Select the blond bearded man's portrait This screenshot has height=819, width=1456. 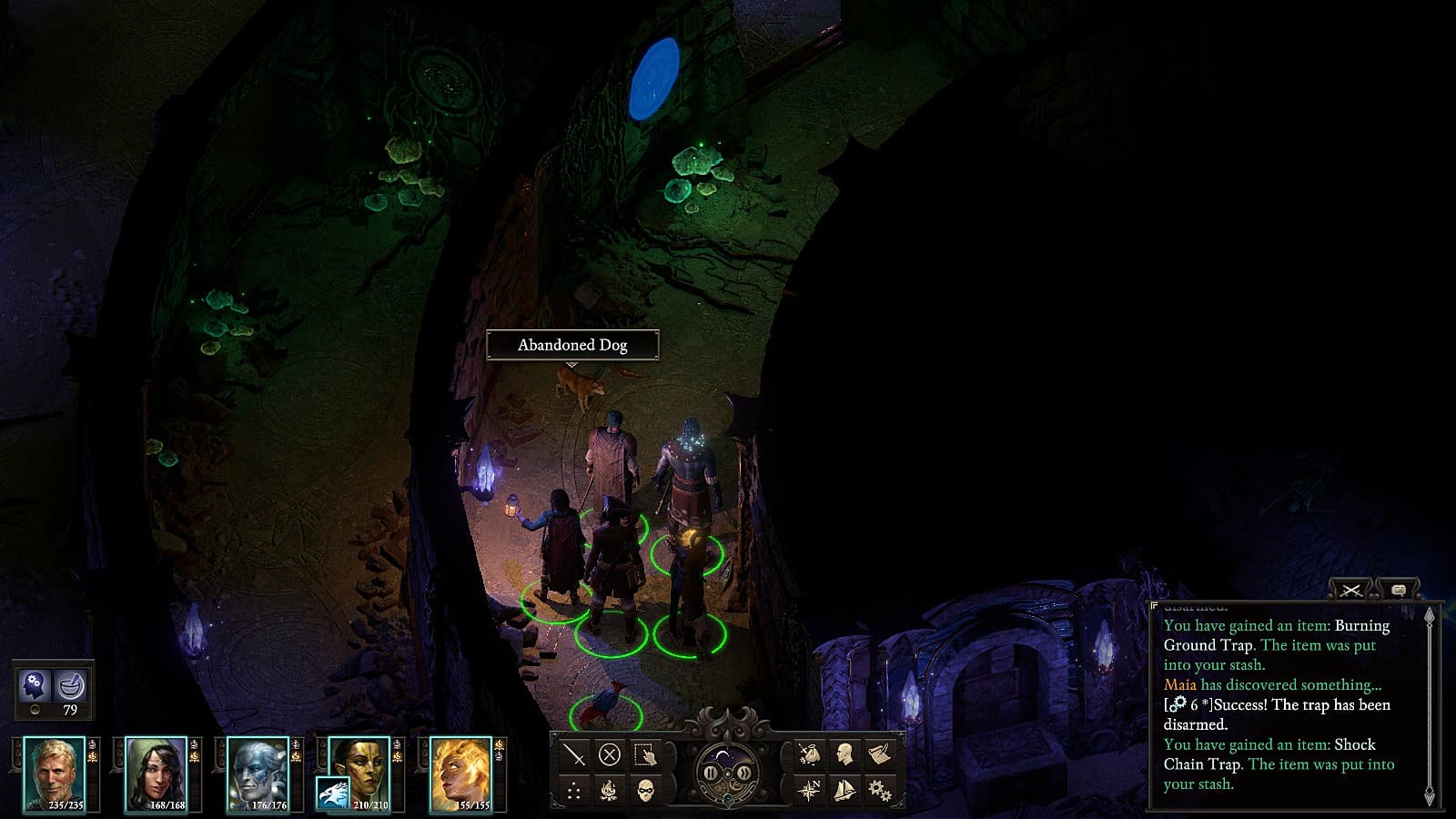pyautogui.click(x=55, y=773)
